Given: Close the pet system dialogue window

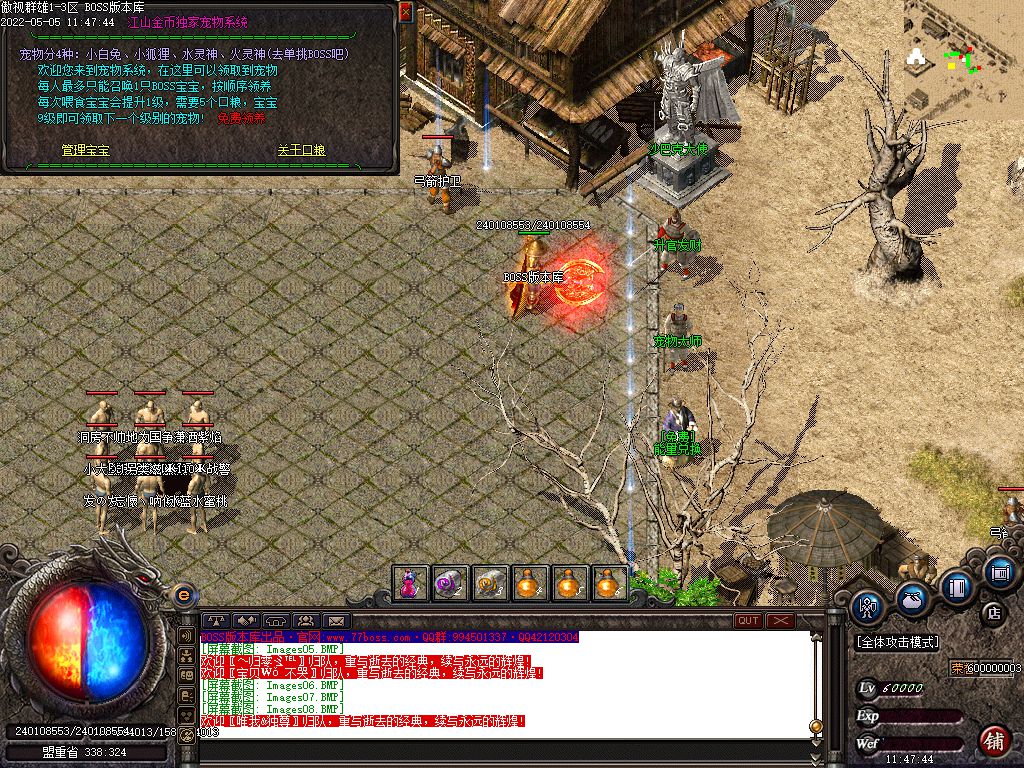Looking at the screenshot, I should pyautogui.click(x=405, y=12).
